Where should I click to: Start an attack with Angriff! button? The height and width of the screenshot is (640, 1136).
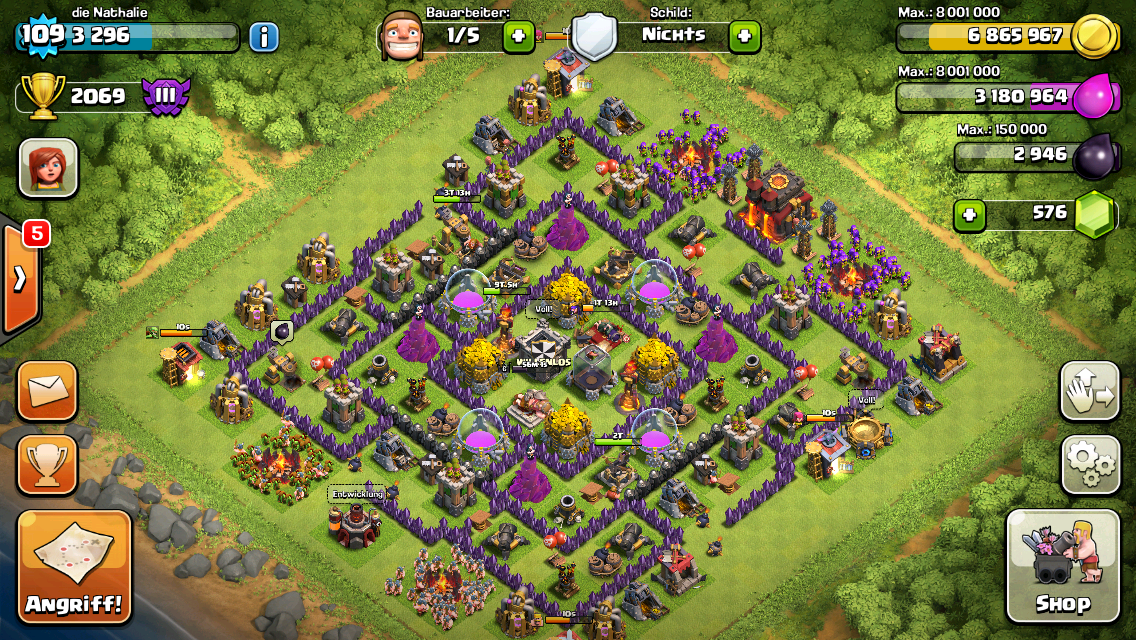click(74, 567)
